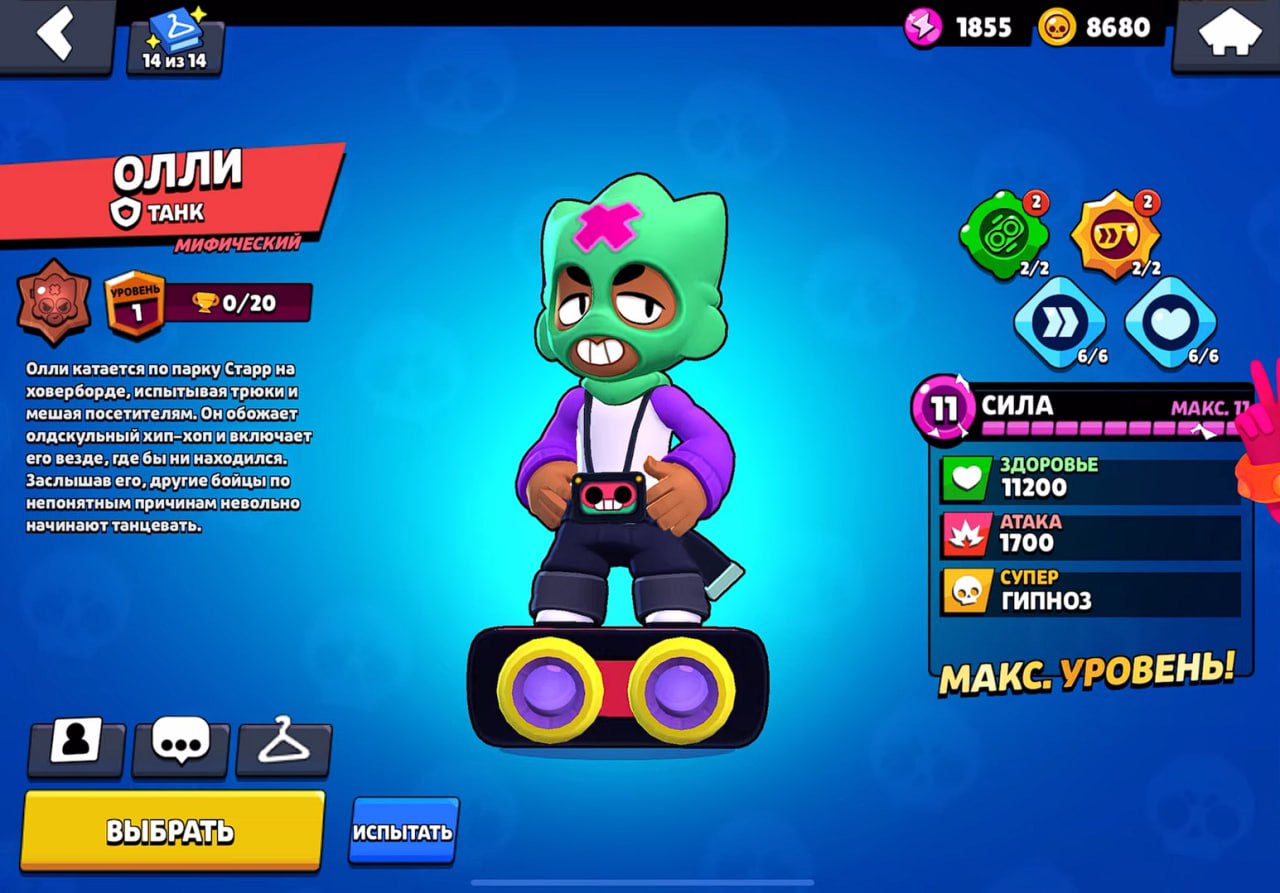This screenshot has width=1280, height=893.
Task: Open the speech bubble pins button
Action: pos(180,744)
